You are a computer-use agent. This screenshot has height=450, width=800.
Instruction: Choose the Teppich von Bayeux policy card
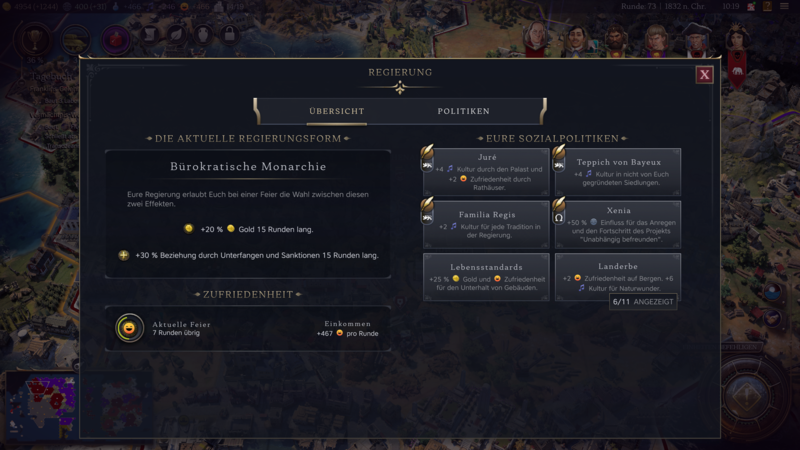click(619, 172)
